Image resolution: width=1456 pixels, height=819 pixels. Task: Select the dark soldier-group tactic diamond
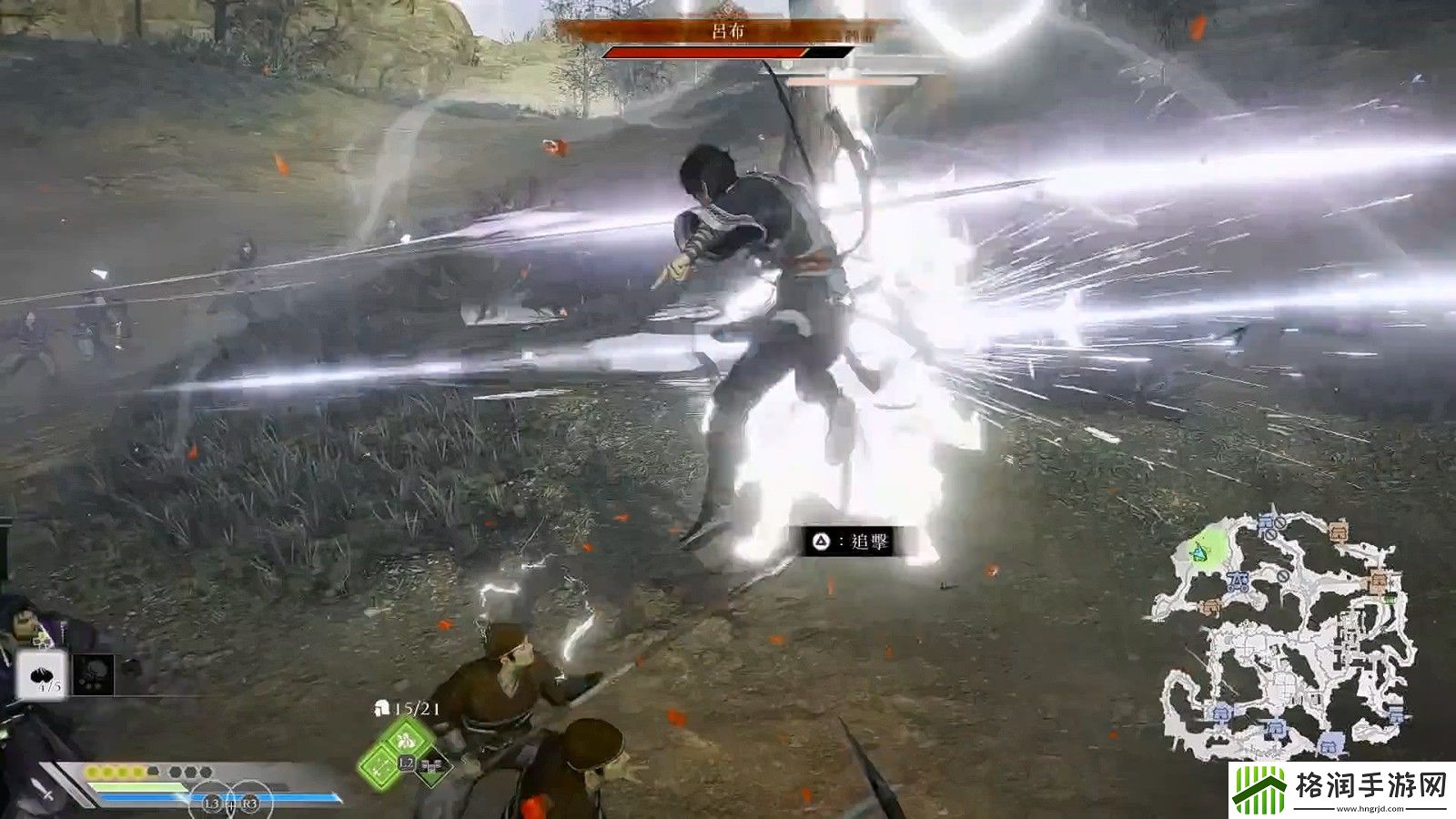pos(432,766)
